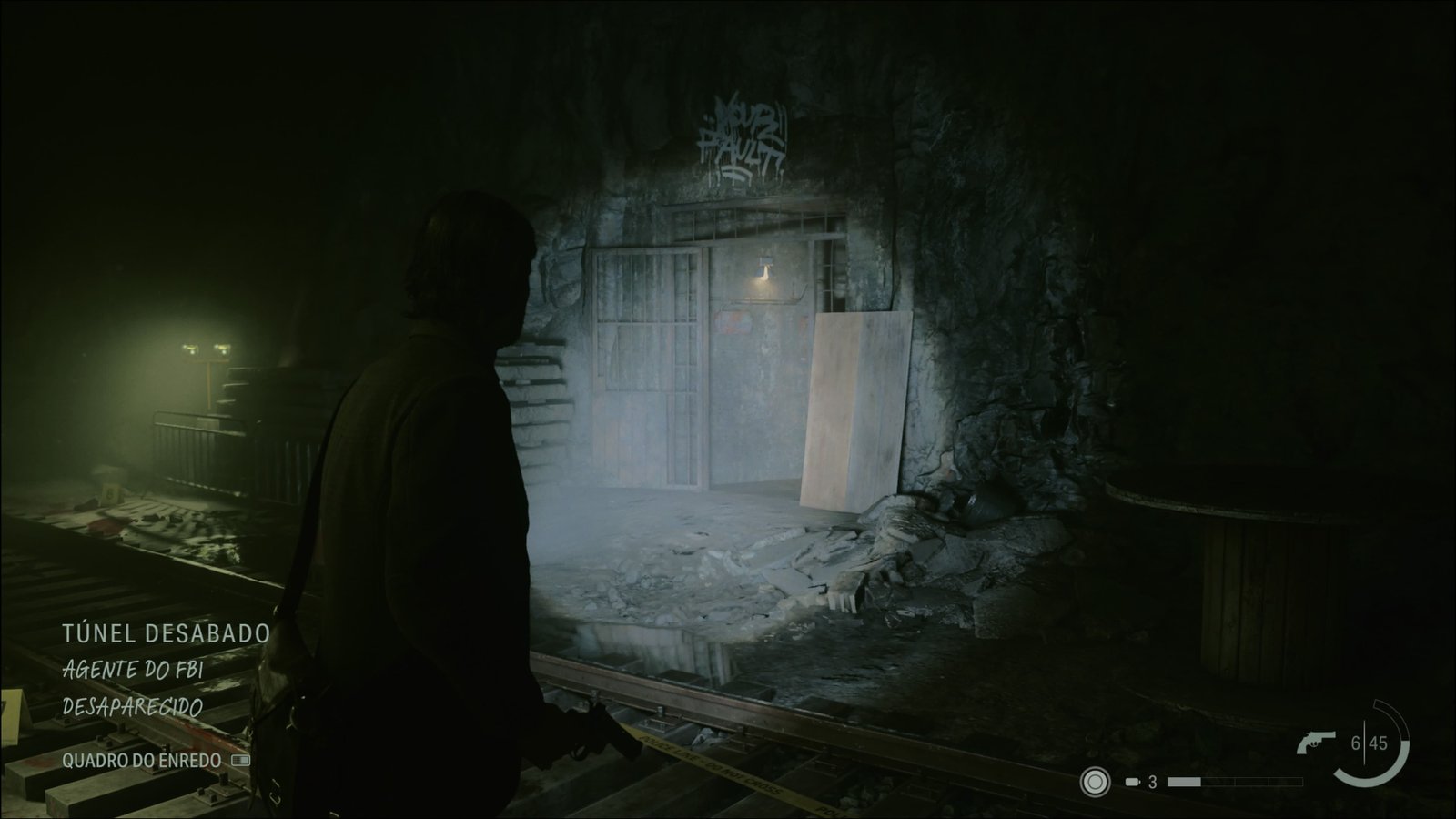Click the flashlight battery icon
1456x819 pixels.
pos(1133,782)
